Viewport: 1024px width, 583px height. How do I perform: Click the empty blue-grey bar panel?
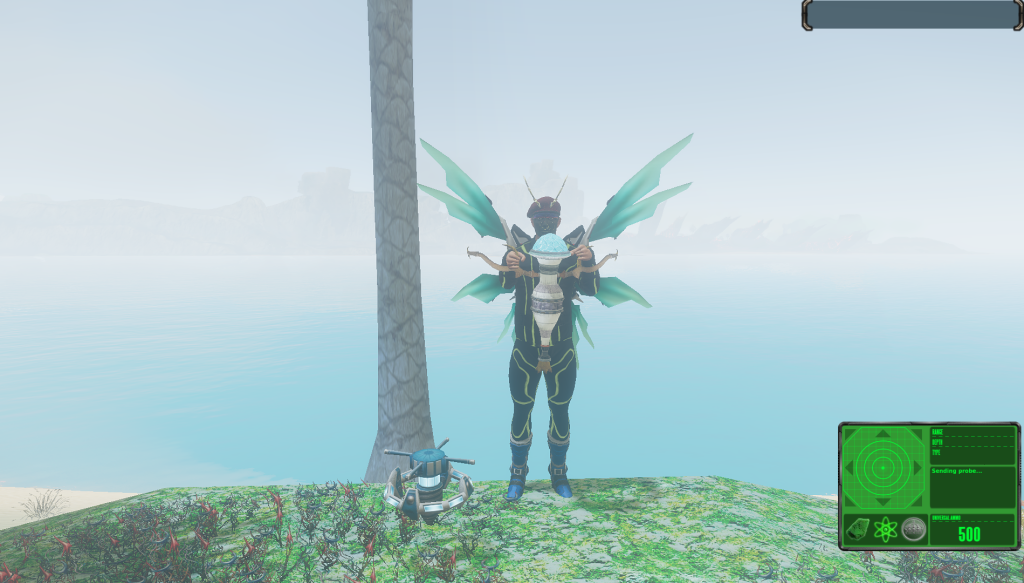[911, 15]
